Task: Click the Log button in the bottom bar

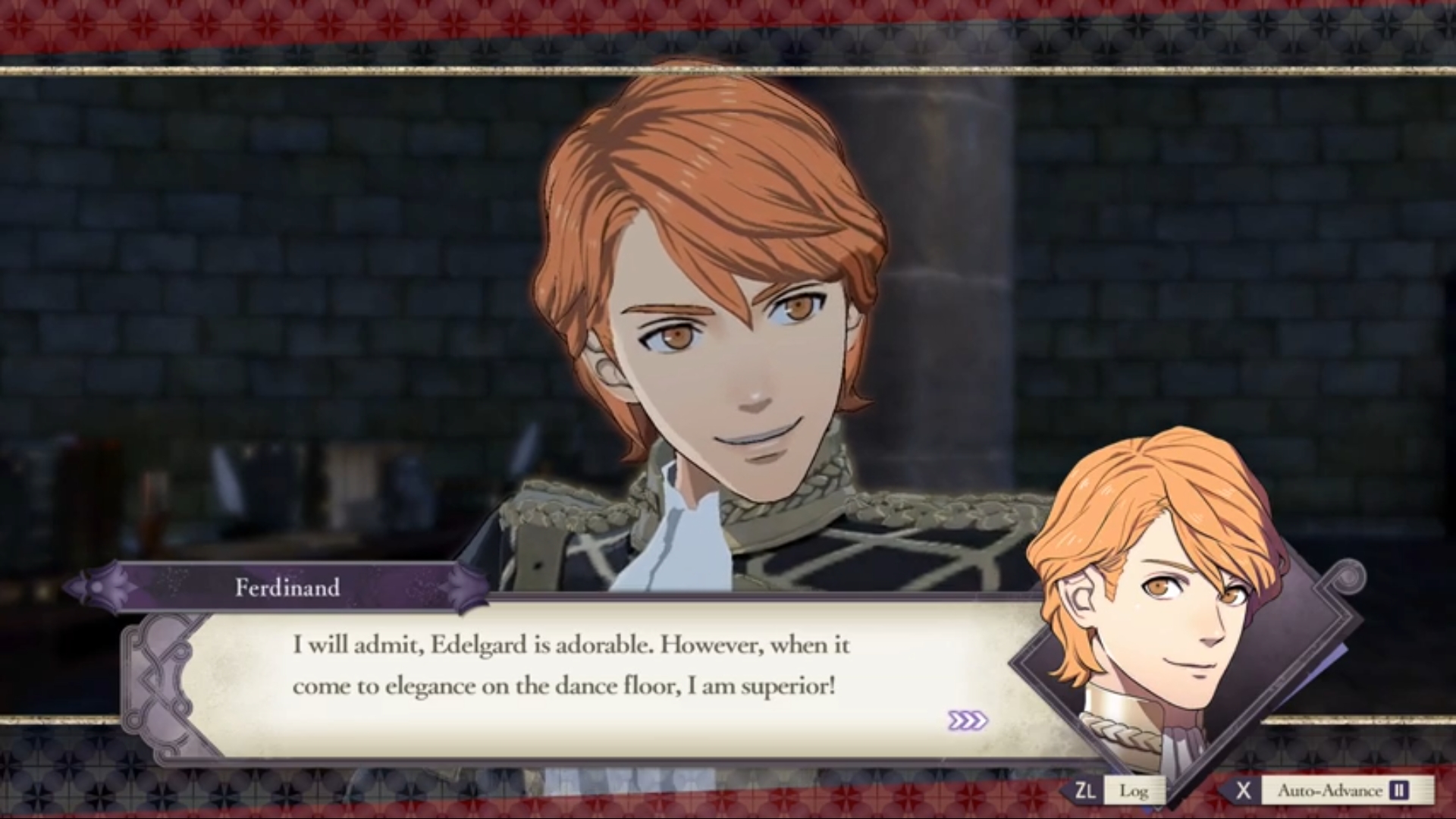Action: tap(1136, 790)
